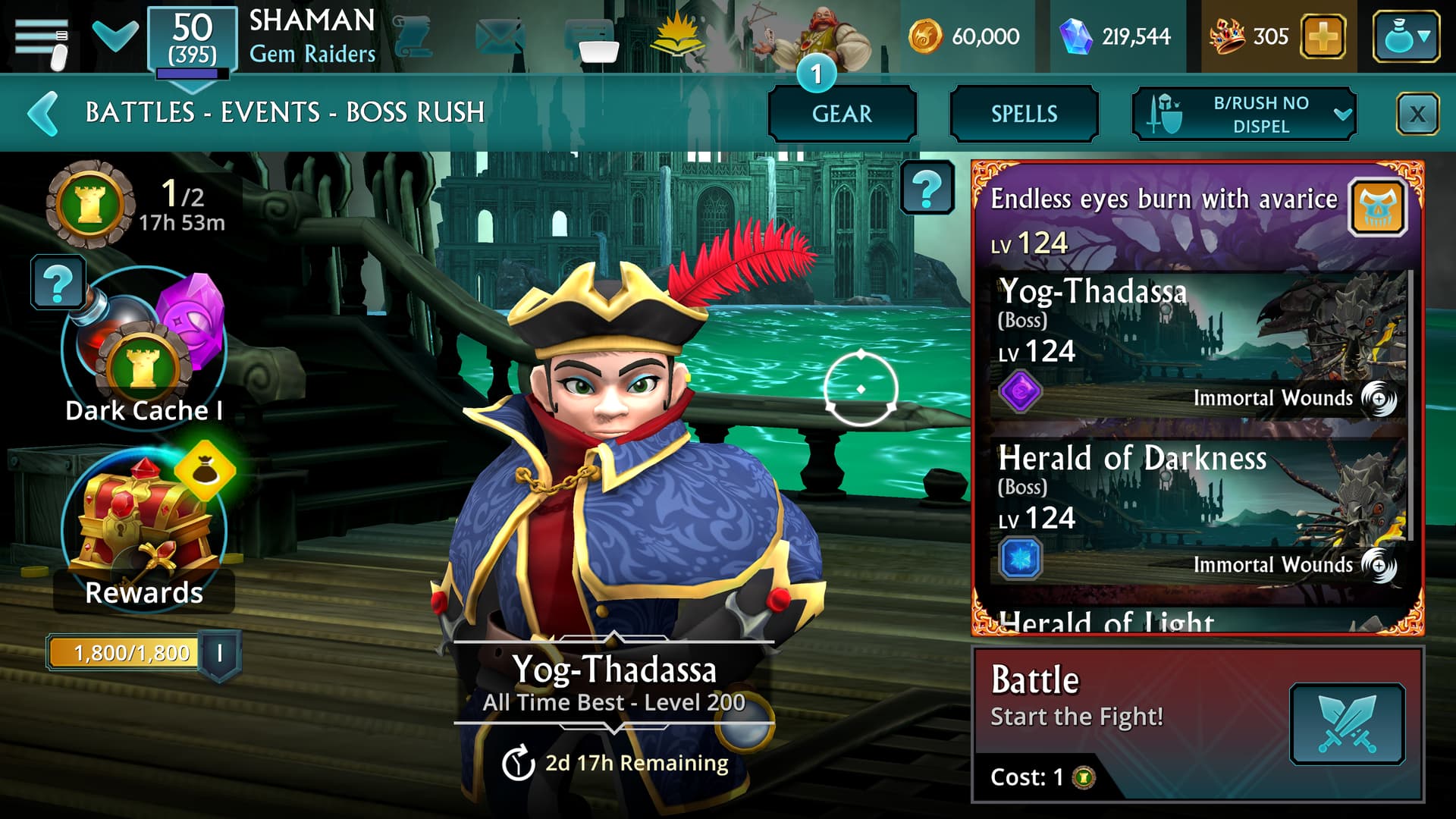Open the Spells screen
The height and width of the screenshot is (819, 1456).
tap(1024, 114)
